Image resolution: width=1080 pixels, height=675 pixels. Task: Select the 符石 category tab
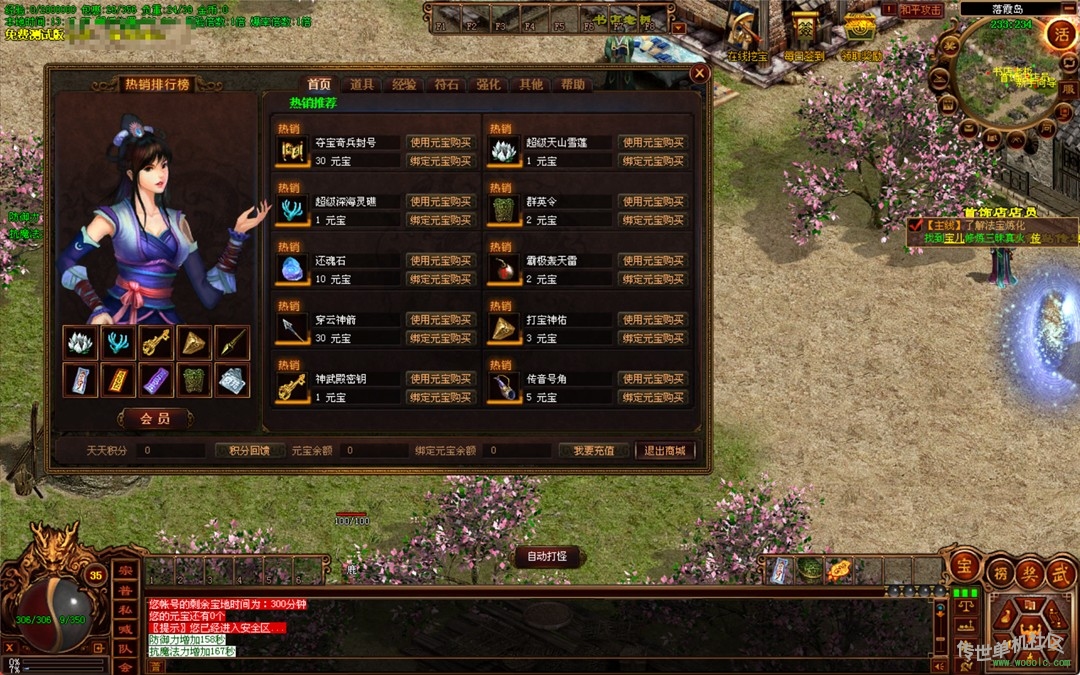point(446,85)
